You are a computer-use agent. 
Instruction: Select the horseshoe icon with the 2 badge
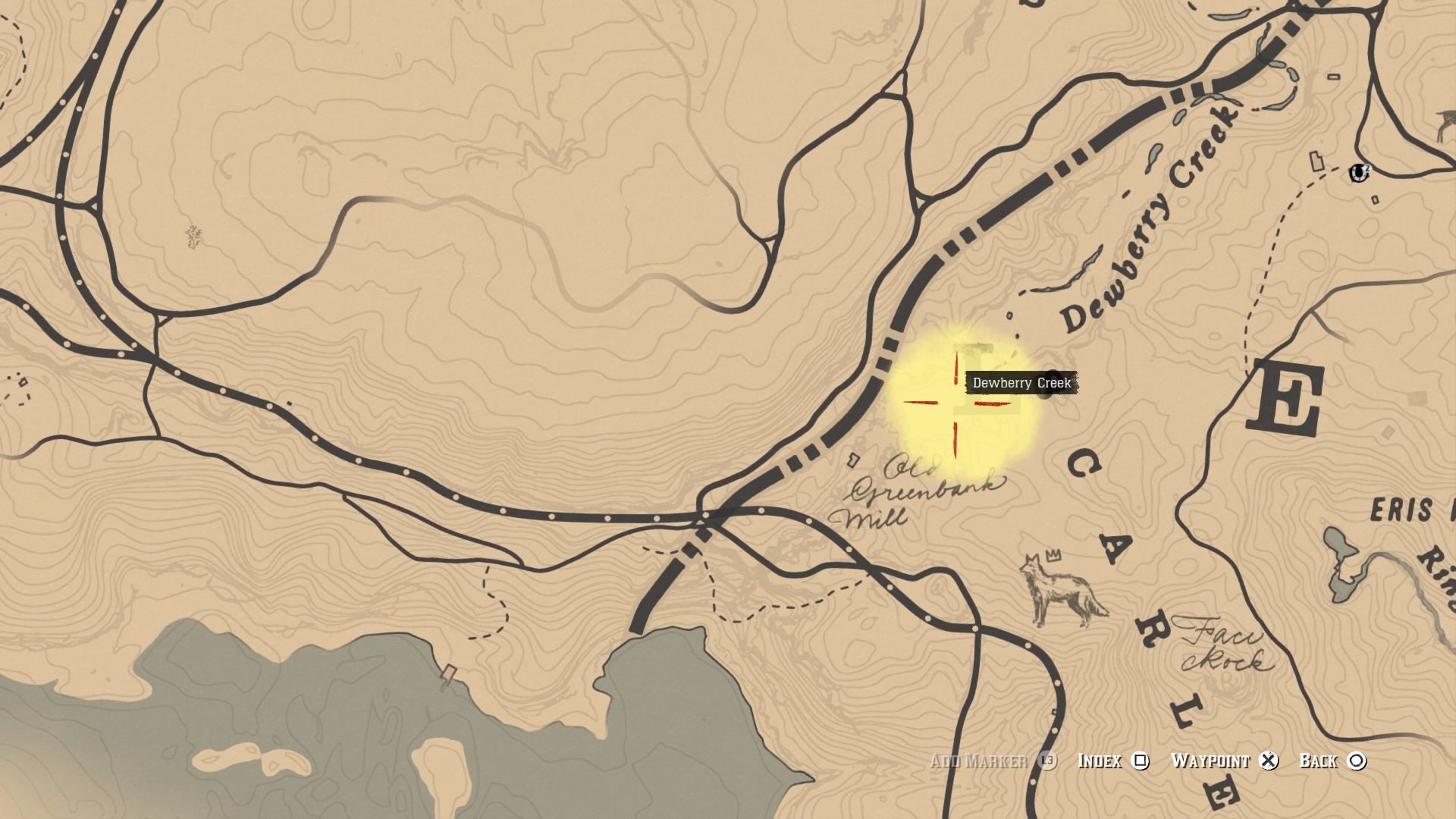pos(1359,173)
